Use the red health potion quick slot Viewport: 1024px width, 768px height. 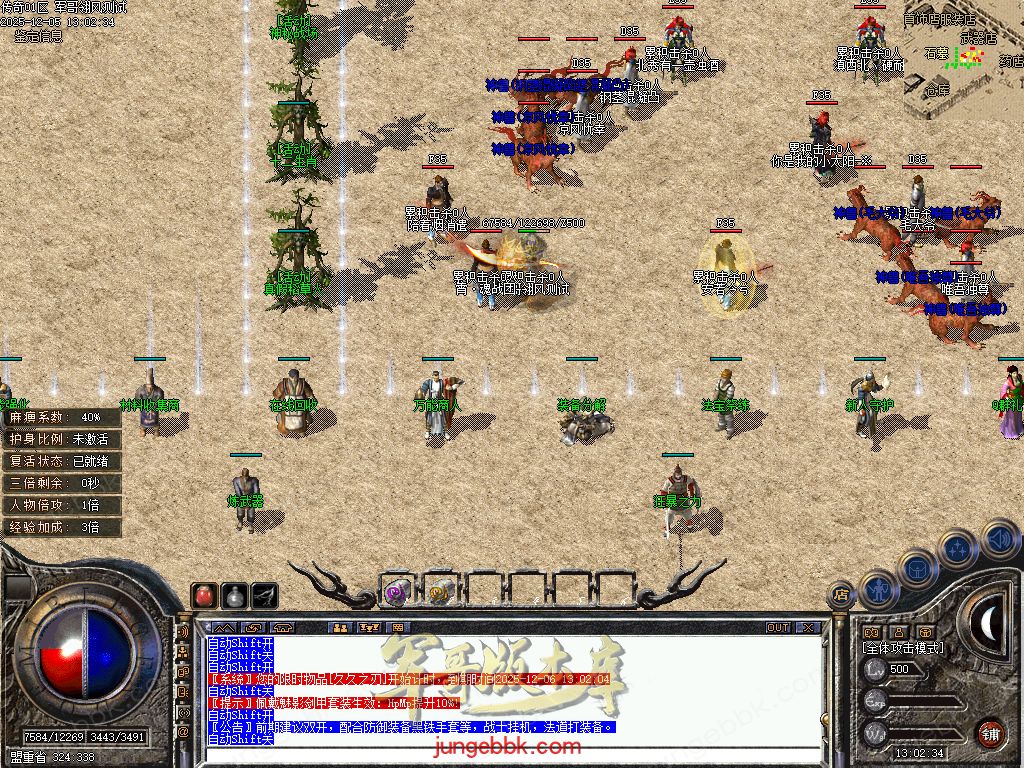(205, 595)
